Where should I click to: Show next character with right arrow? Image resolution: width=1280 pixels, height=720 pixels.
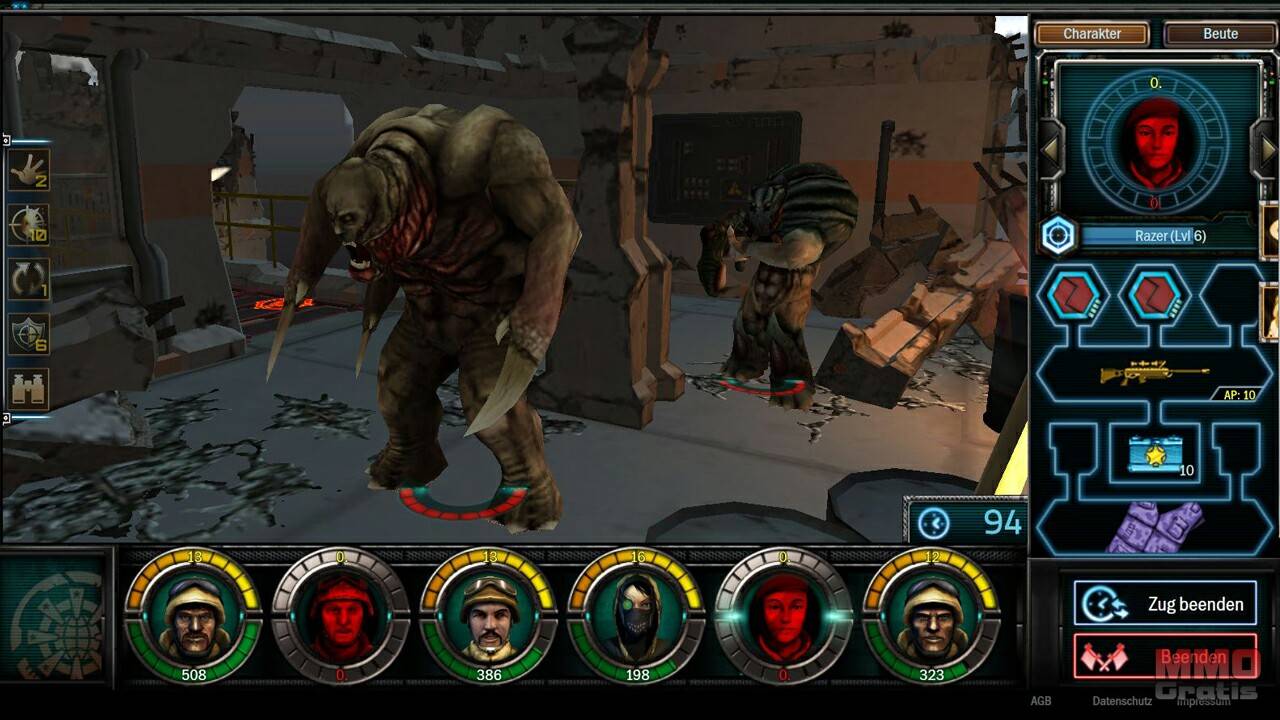[1267, 151]
